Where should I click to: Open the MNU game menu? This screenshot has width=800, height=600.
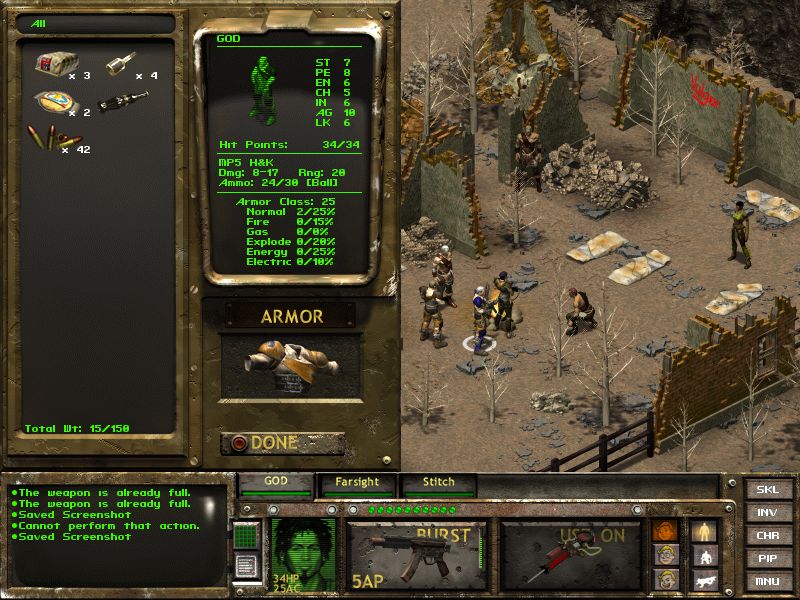pos(767,581)
